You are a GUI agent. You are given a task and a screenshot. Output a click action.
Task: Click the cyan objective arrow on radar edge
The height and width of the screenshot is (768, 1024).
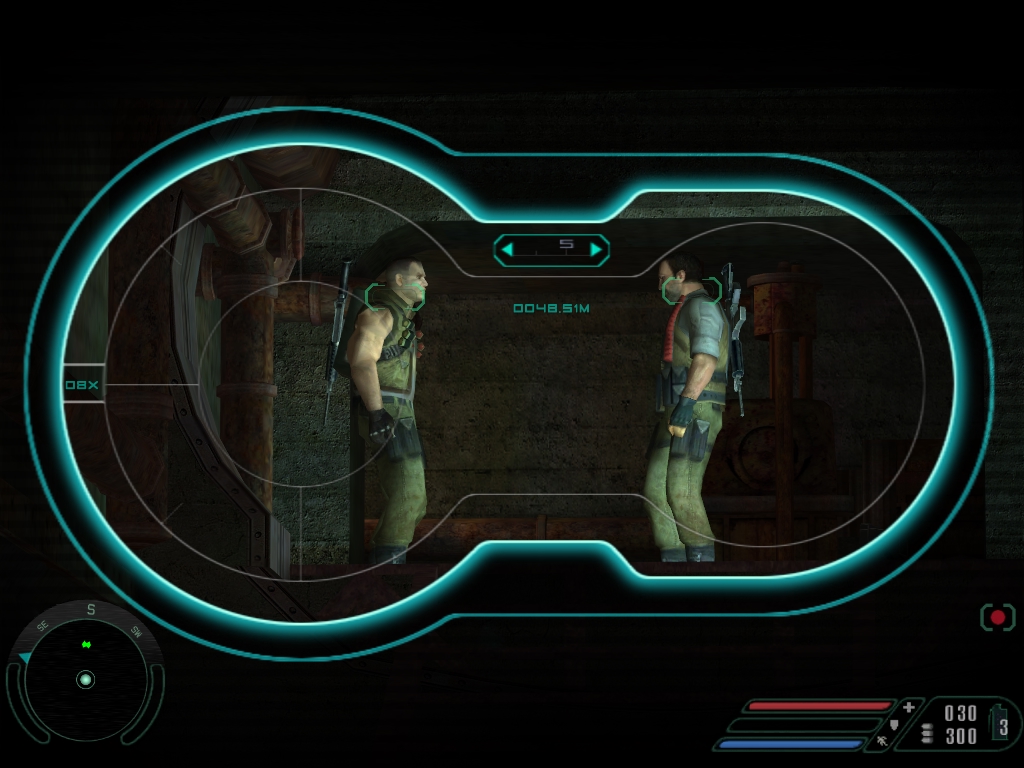(x=24, y=657)
